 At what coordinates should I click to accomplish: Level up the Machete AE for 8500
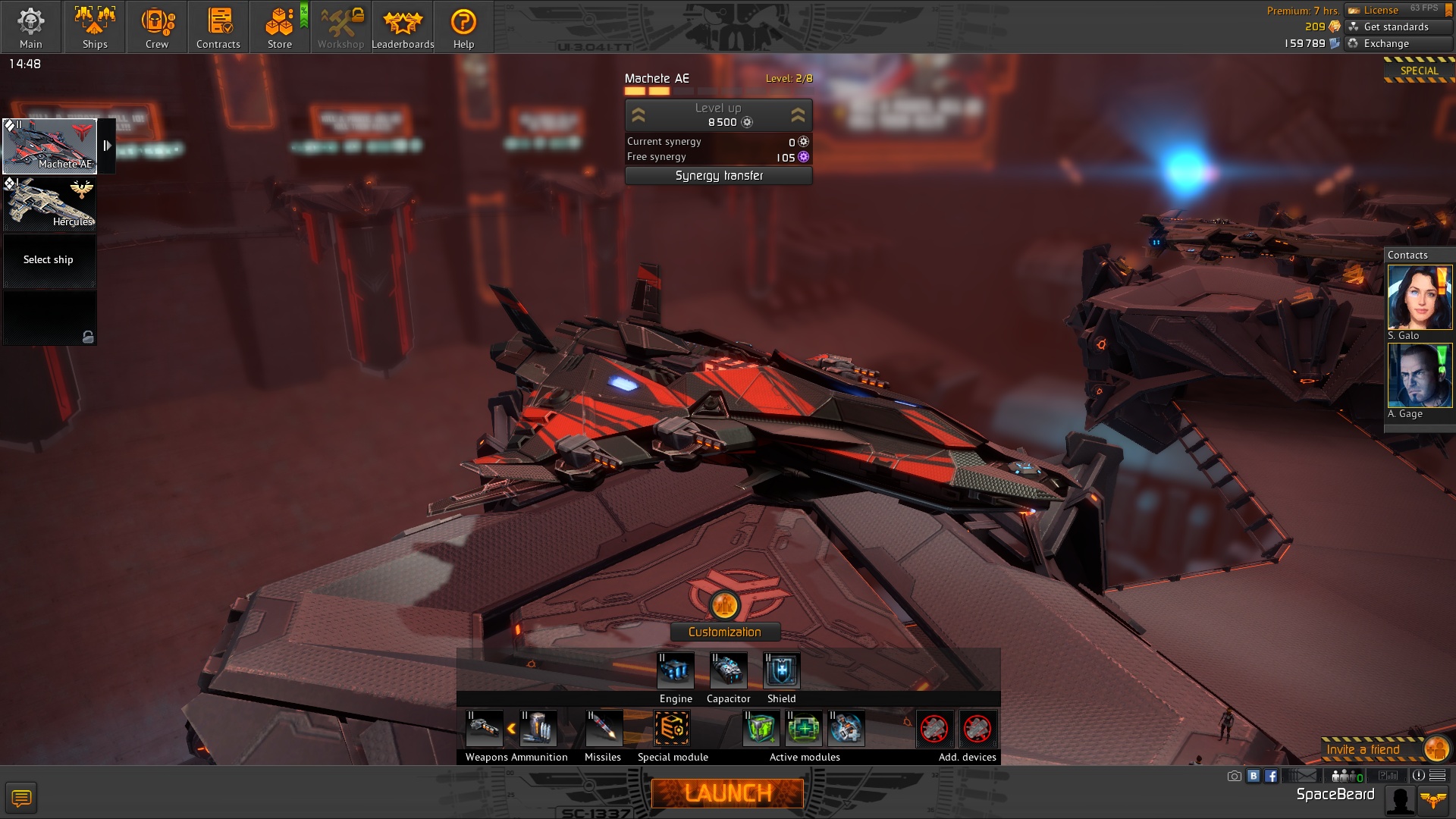pos(719,115)
